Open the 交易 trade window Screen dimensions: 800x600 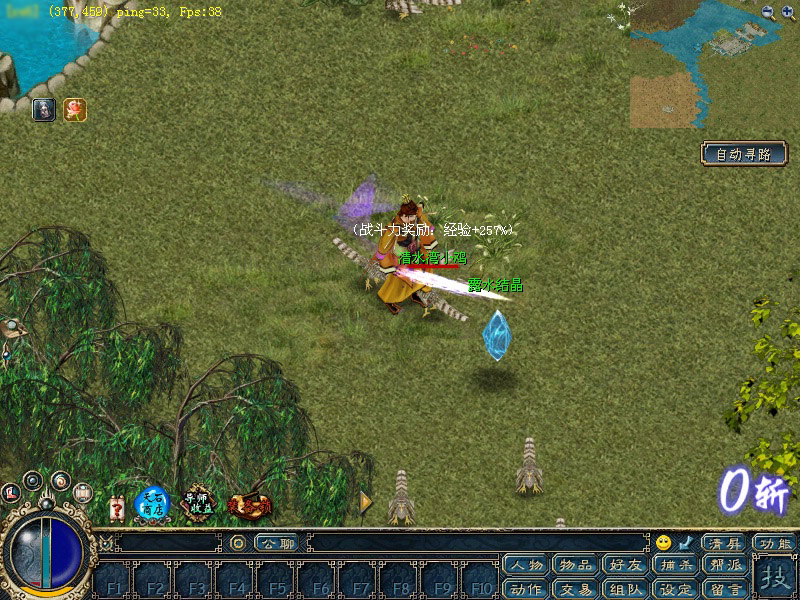pyautogui.click(x=577, y=589)
